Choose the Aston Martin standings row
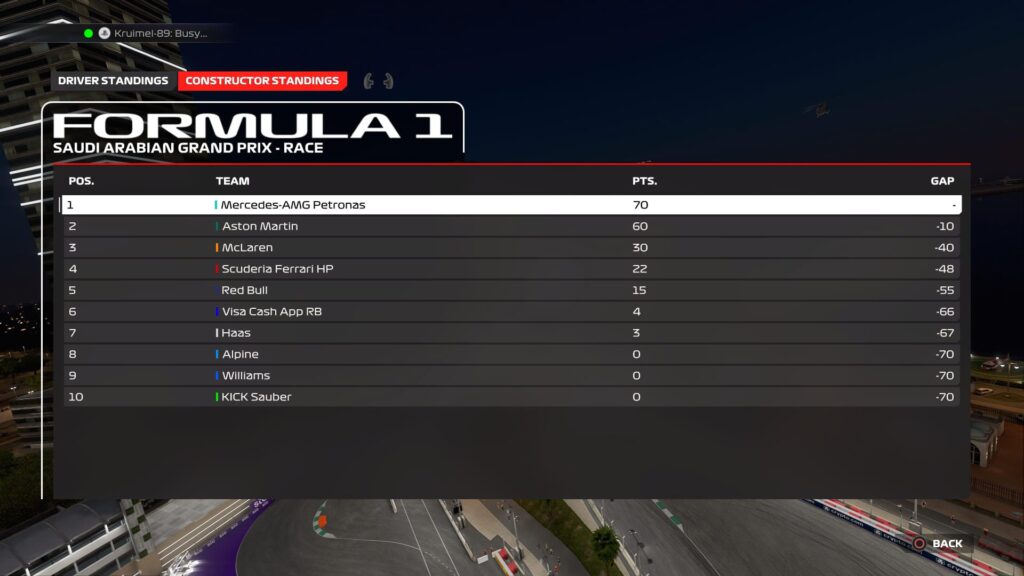The image size is (1024, 576). click(510, 227)
